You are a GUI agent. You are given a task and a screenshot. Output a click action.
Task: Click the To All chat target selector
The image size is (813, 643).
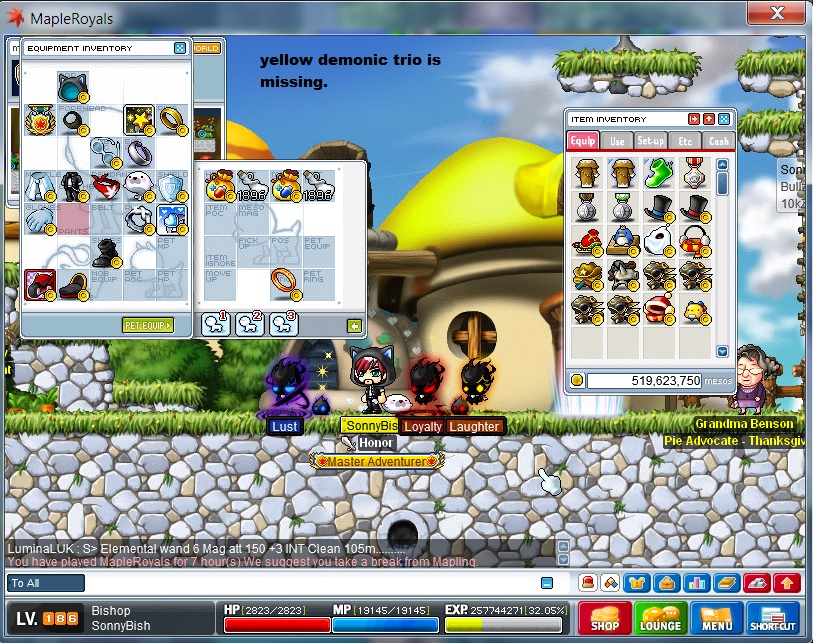pyautogui.click(x=46, y=583)
